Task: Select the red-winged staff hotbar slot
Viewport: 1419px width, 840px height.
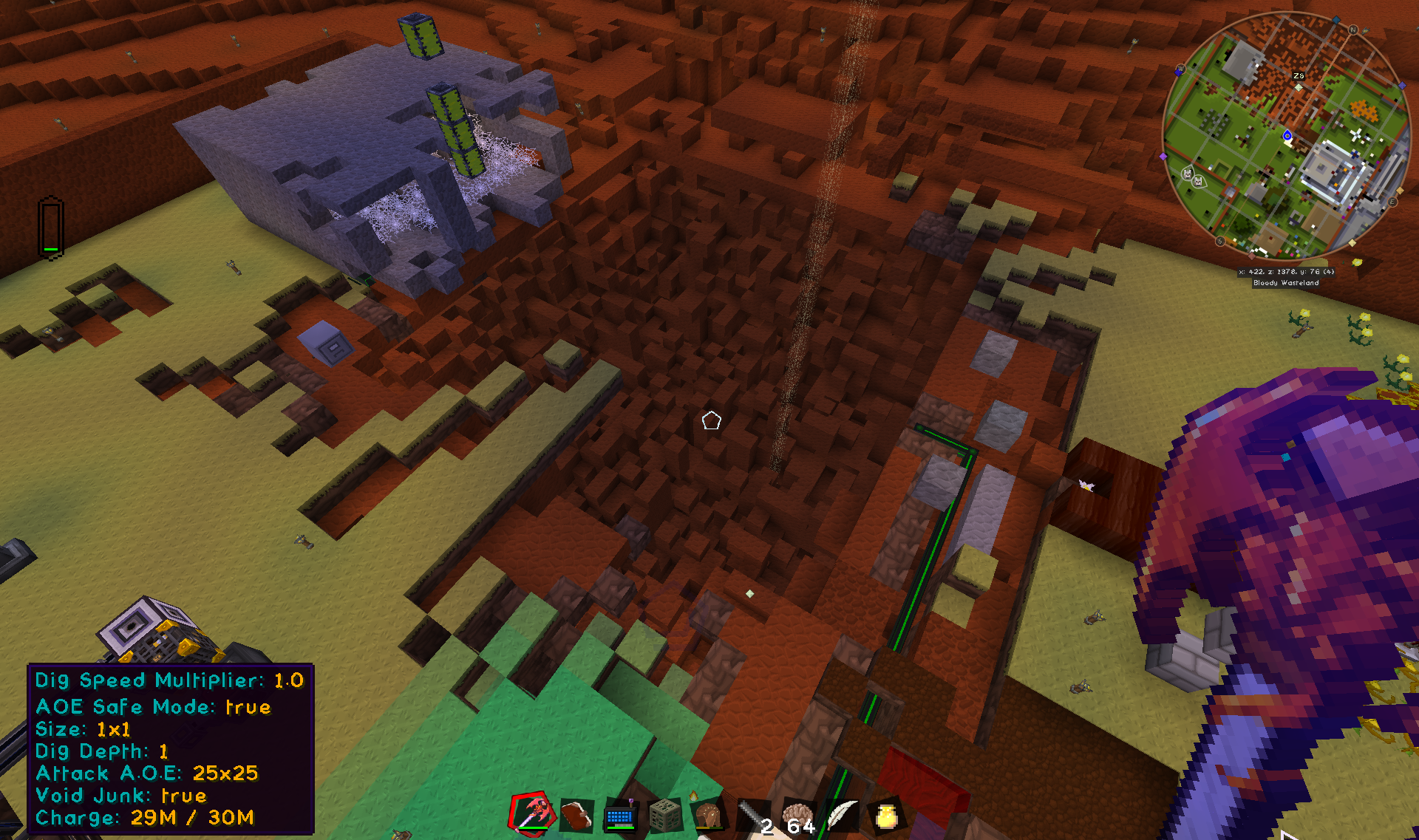Action: pyautogui.click(x=532, y=814)
